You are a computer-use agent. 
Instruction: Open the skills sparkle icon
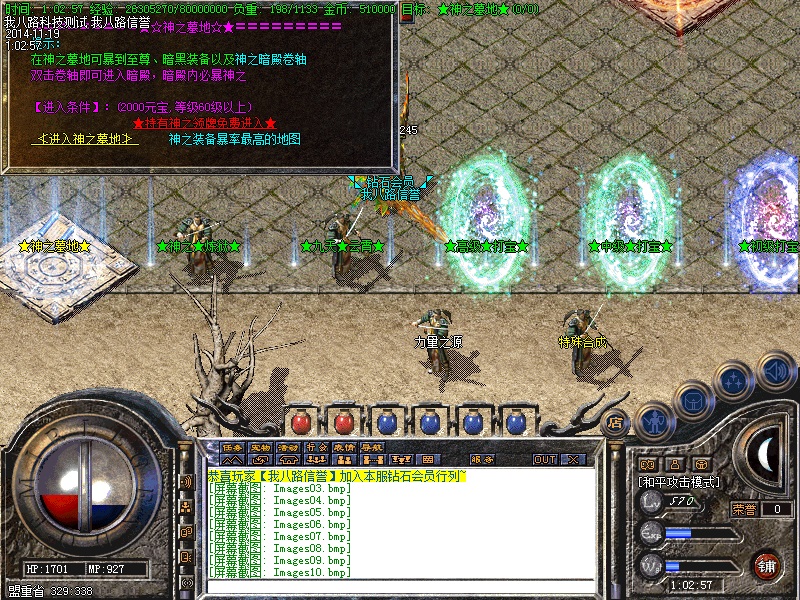click(733, 380)
